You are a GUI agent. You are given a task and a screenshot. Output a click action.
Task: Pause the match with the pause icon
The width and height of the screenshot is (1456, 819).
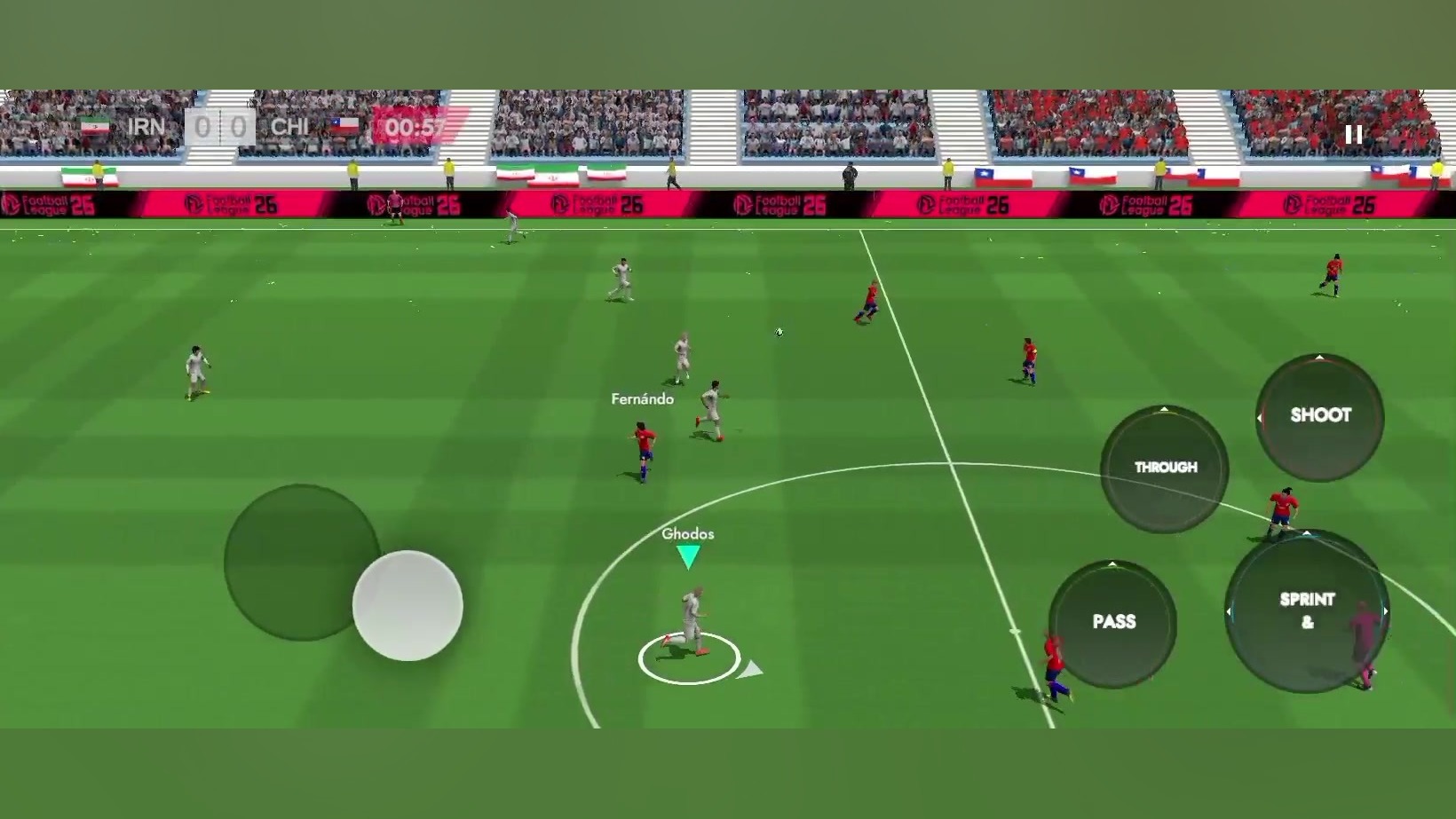[1353, 135]
